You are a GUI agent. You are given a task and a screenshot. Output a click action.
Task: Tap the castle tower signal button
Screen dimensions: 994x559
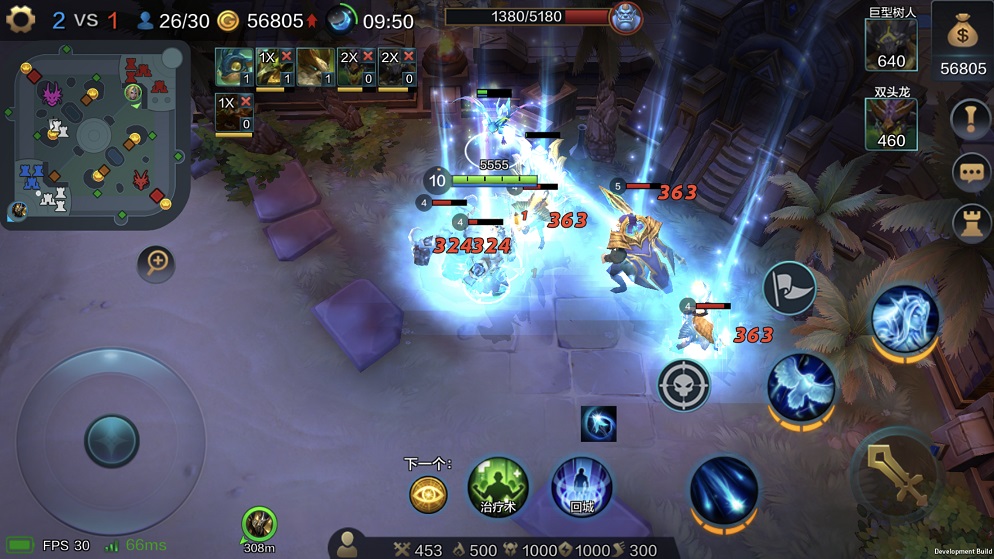pyautogui.click(x=969, y=222)
